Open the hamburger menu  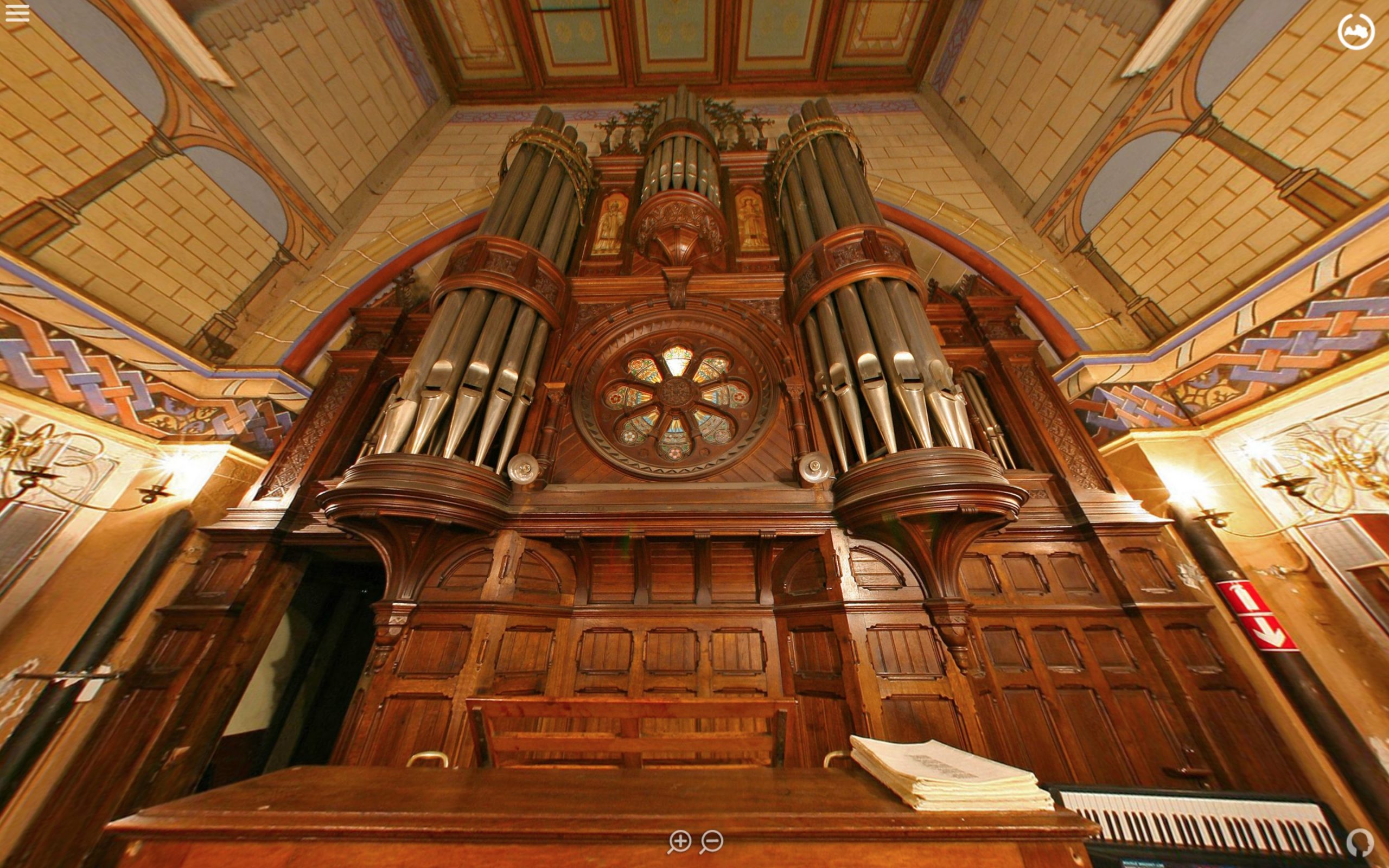click(17, 13)
